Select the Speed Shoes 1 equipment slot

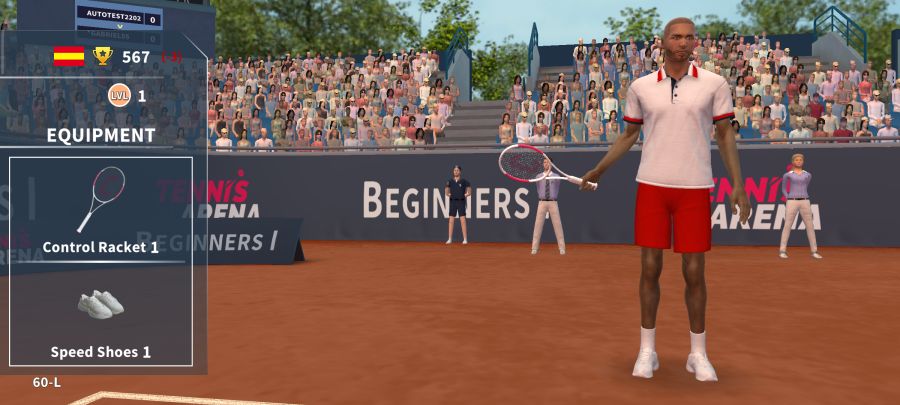[100, 315]
